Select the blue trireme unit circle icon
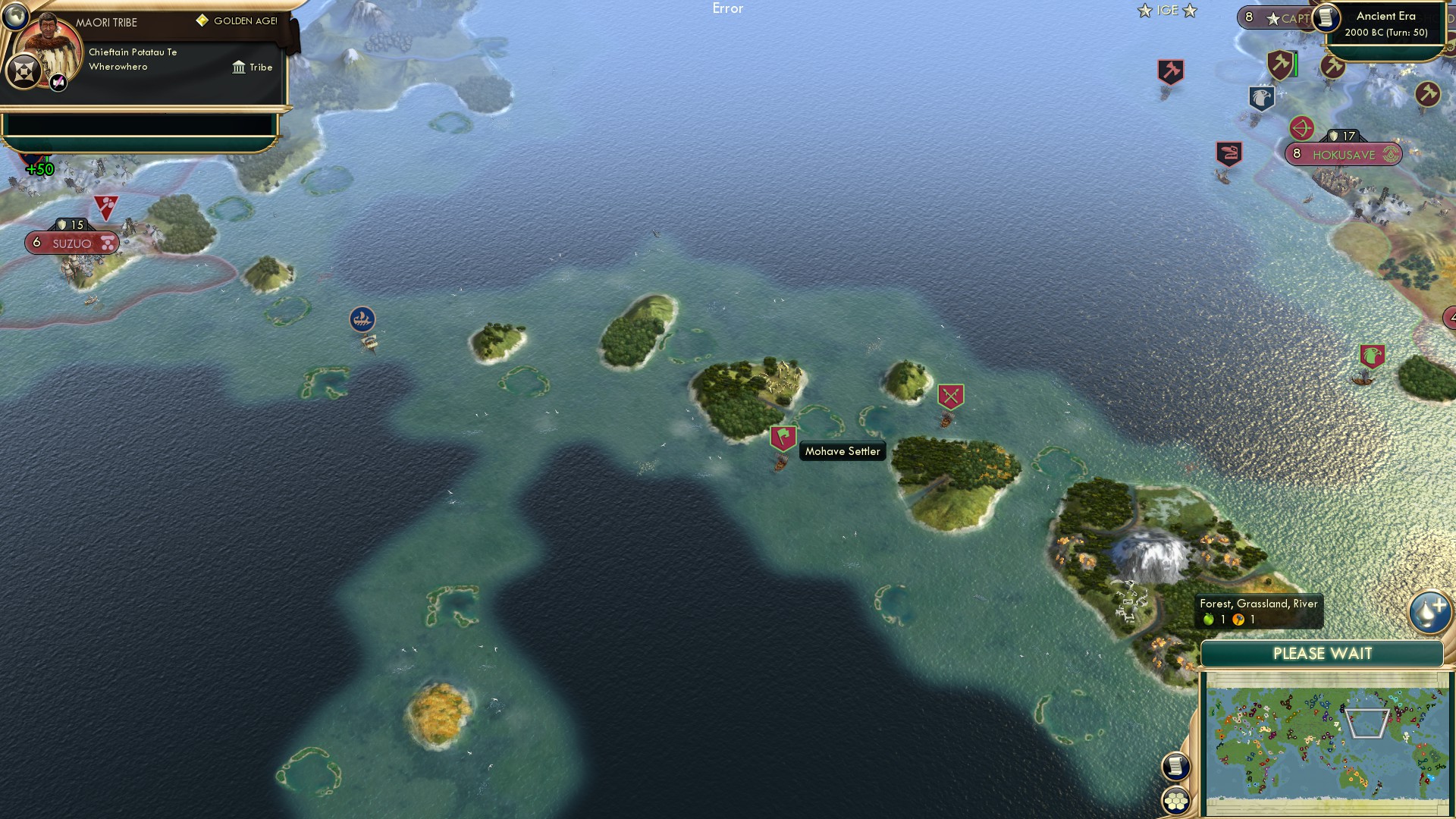Screen dimensions: 1456x819 362,319
